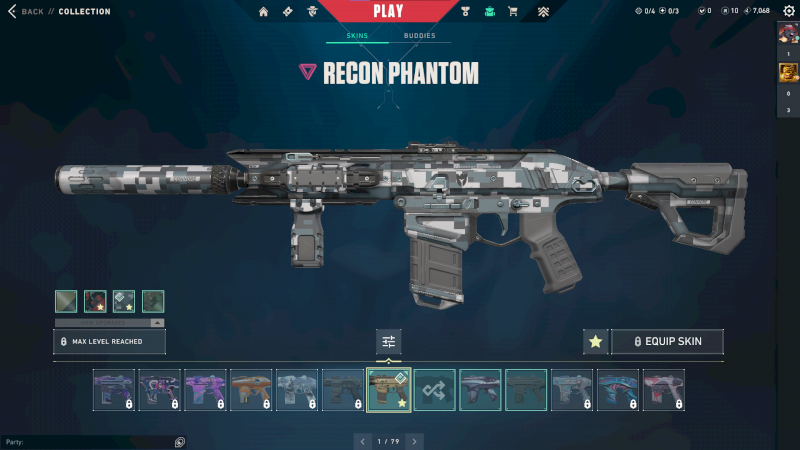Viewport: 800px width, 450px height.
Task: Click the Max Level Reached button
Action: coord(109,342)
